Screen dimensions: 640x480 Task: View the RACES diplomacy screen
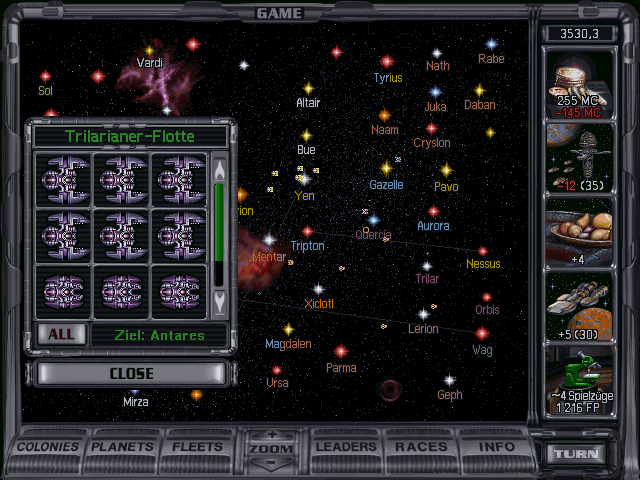421,446
